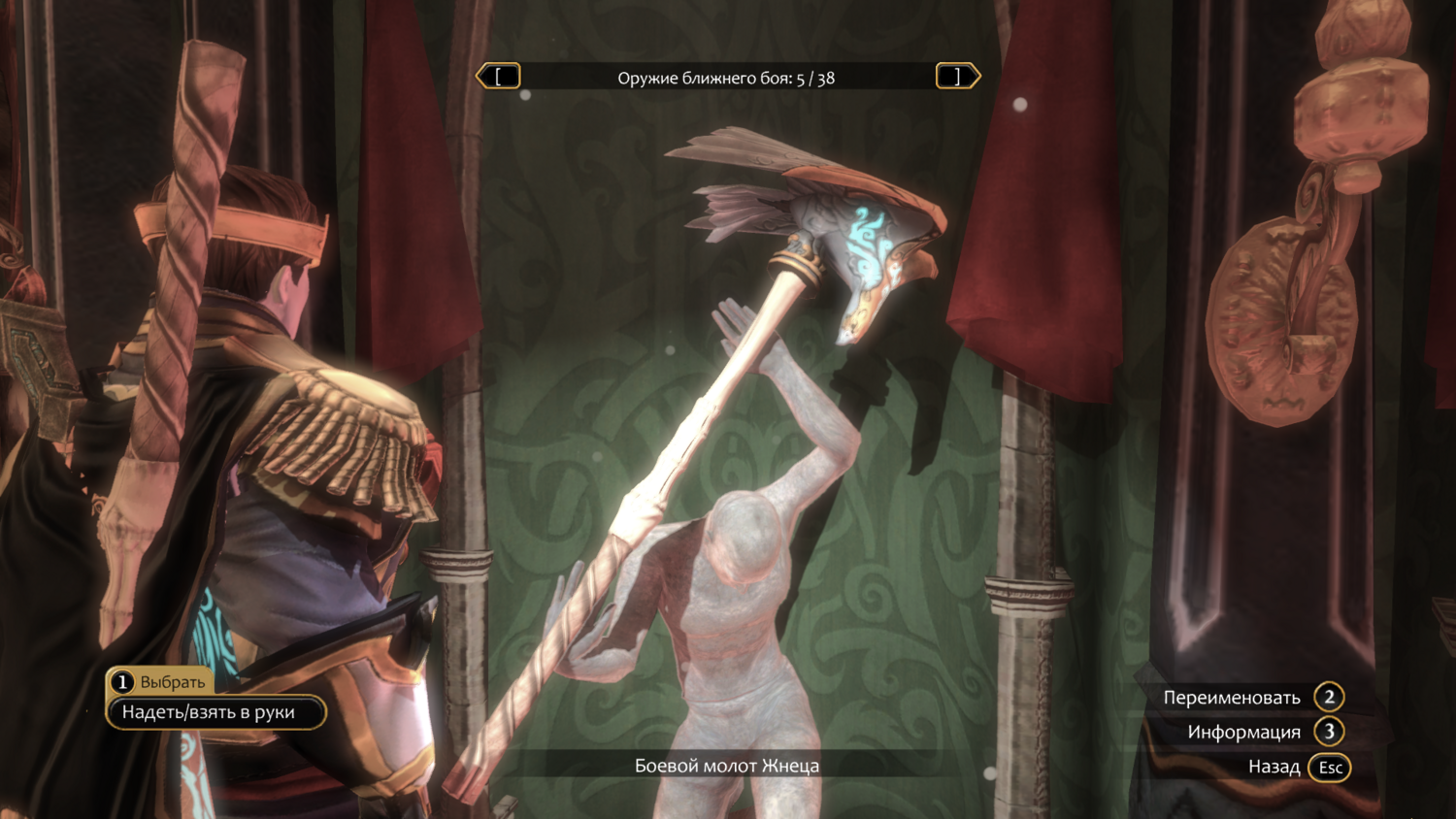1456x819 pixels.
Task: Show the previous melee weapon with left arrow
Action: [x=498, y=77]
